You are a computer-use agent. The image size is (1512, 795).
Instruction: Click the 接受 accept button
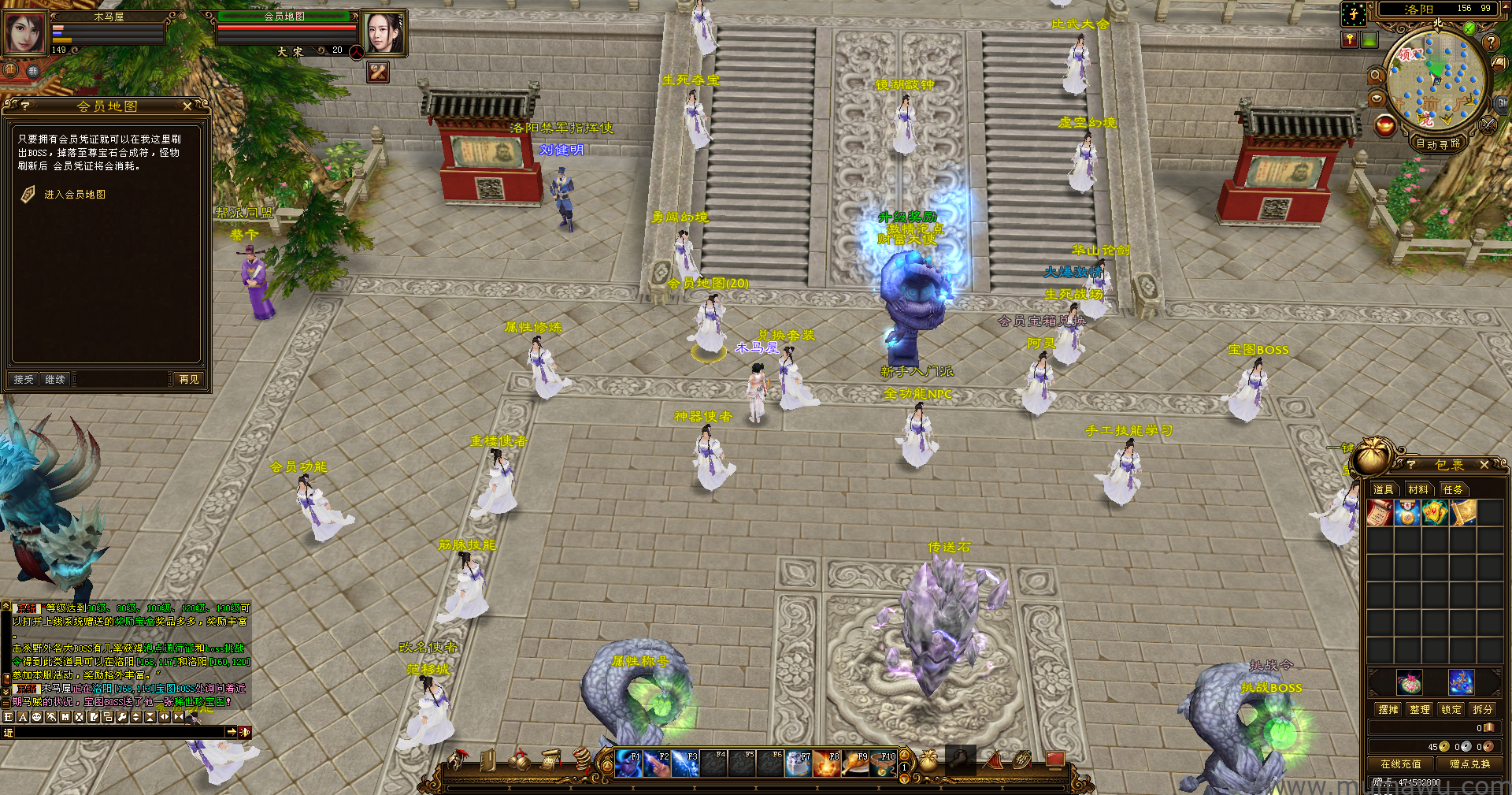pyautogui.click(x=24, y=380)
